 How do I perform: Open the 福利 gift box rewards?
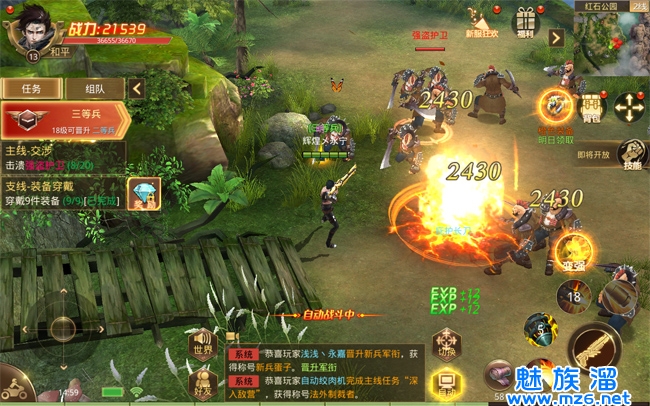(525, 22)
